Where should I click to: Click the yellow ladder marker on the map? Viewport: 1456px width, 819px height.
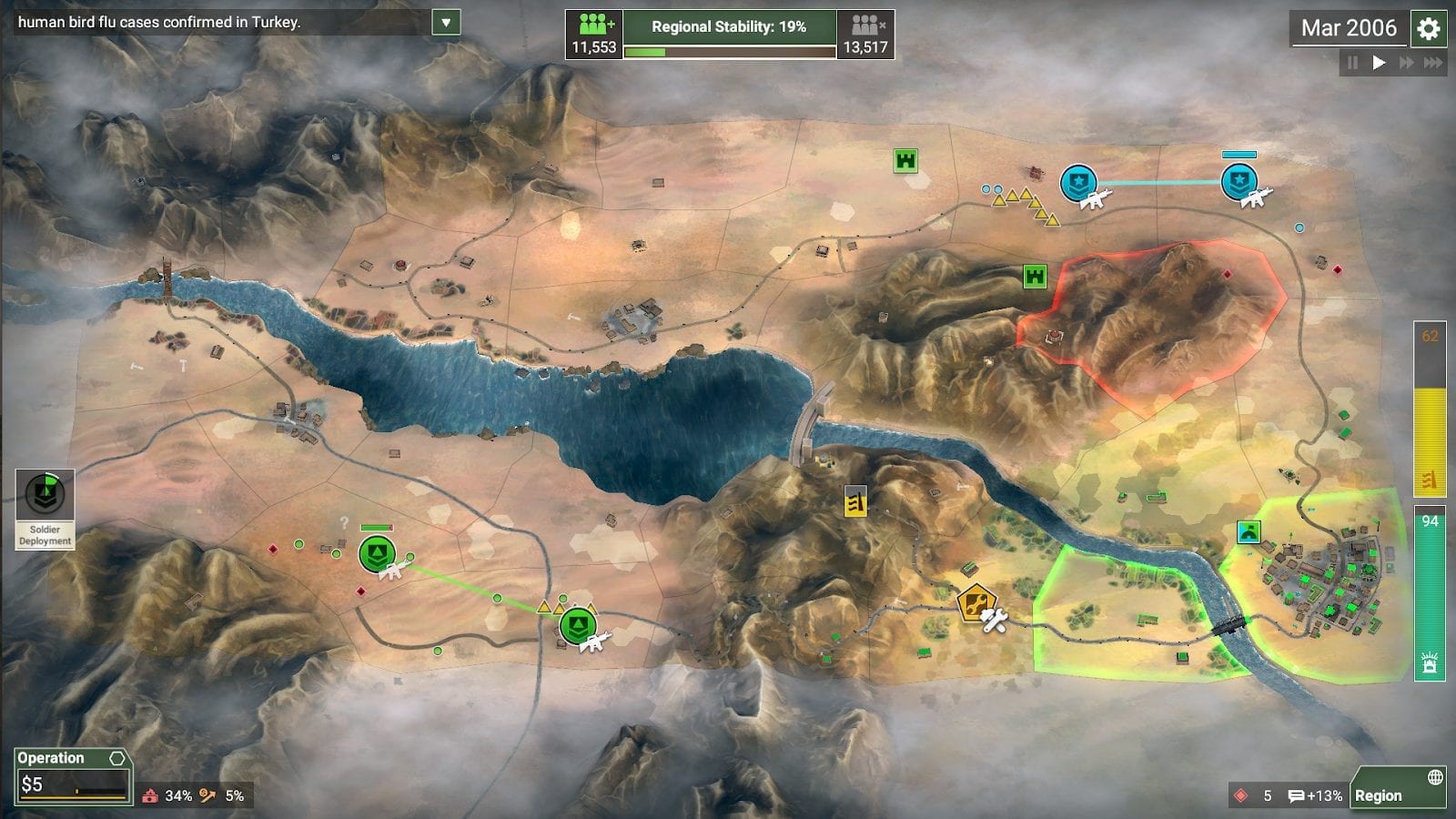tap(855, 500)
